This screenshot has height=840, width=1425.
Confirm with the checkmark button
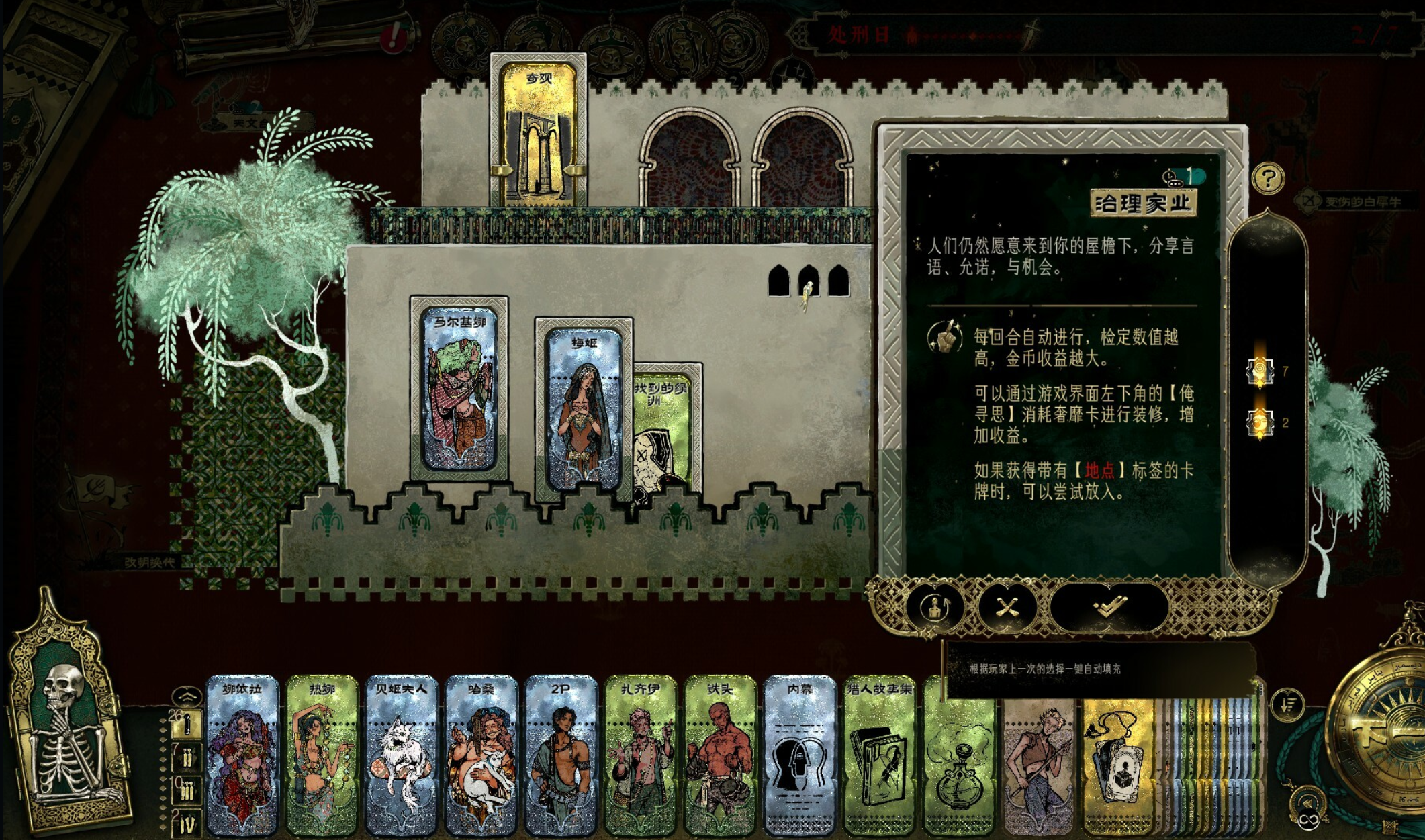[1109, 607]
